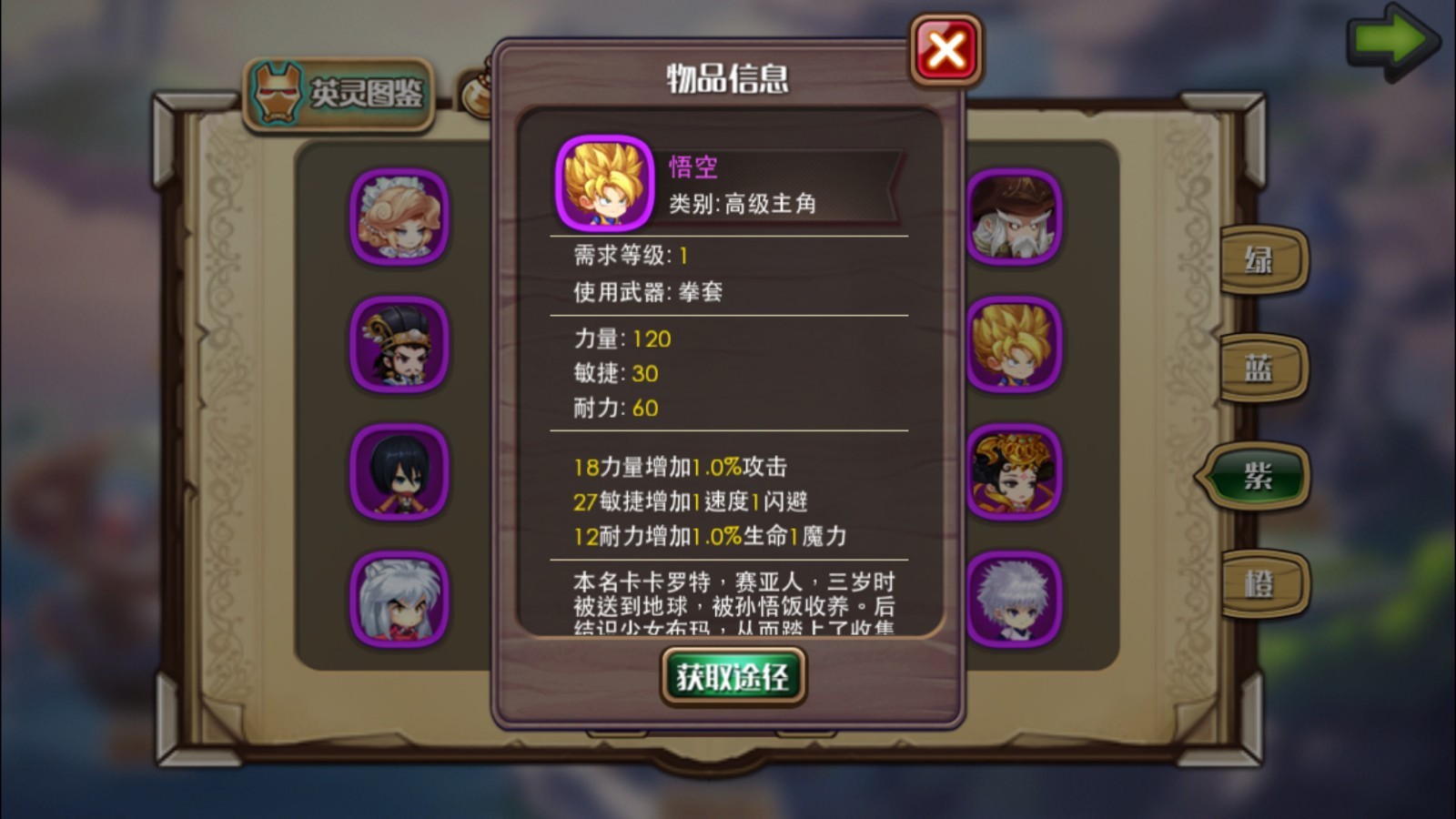Pick the white-haired dog-eared hero portrait
This screenshot has height=819, width=1456.
coord(399,600)
